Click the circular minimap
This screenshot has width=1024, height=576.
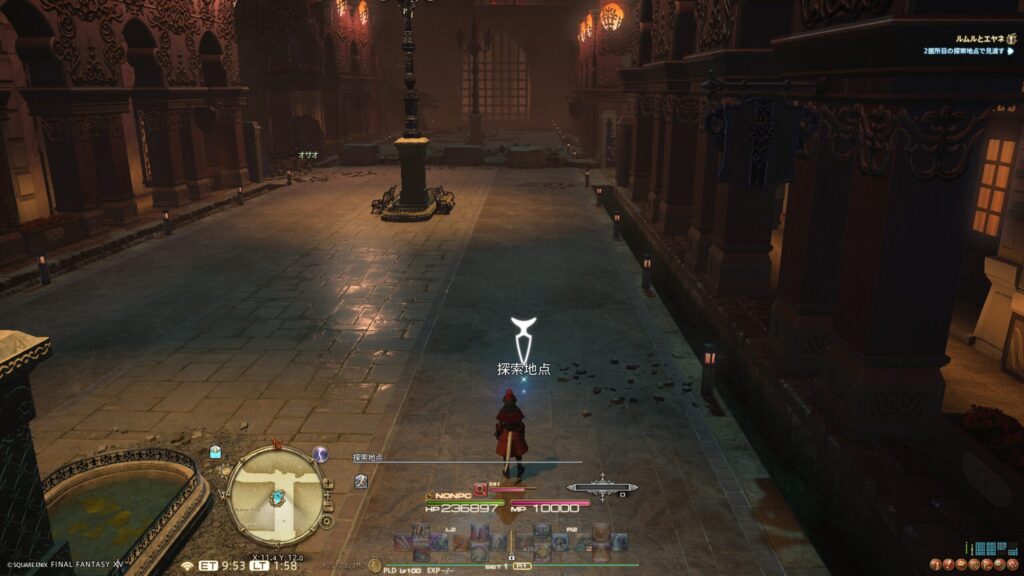point(273,495)
